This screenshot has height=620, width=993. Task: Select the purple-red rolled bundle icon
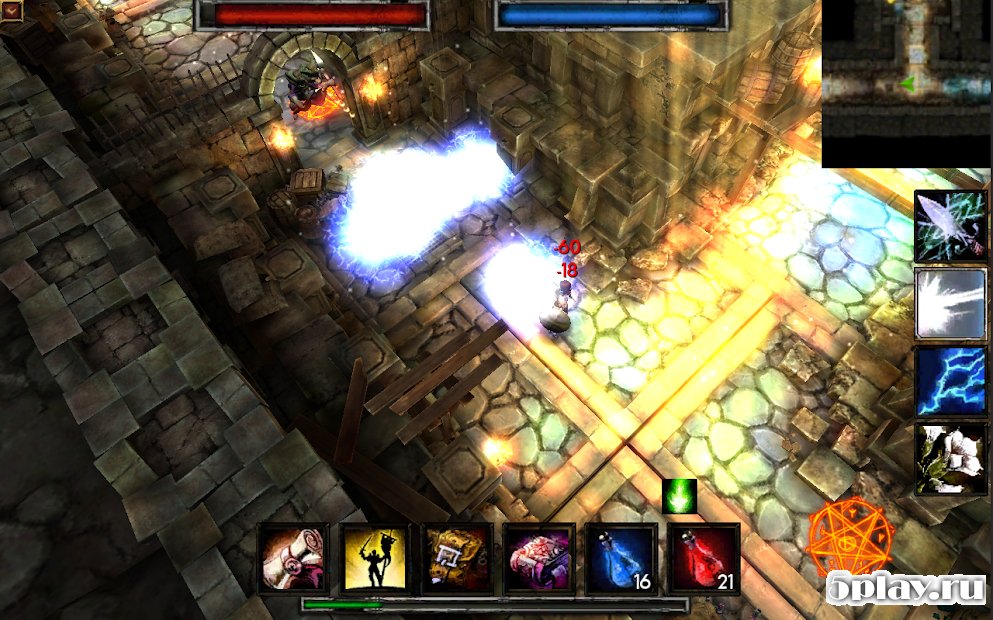(539, 559)
